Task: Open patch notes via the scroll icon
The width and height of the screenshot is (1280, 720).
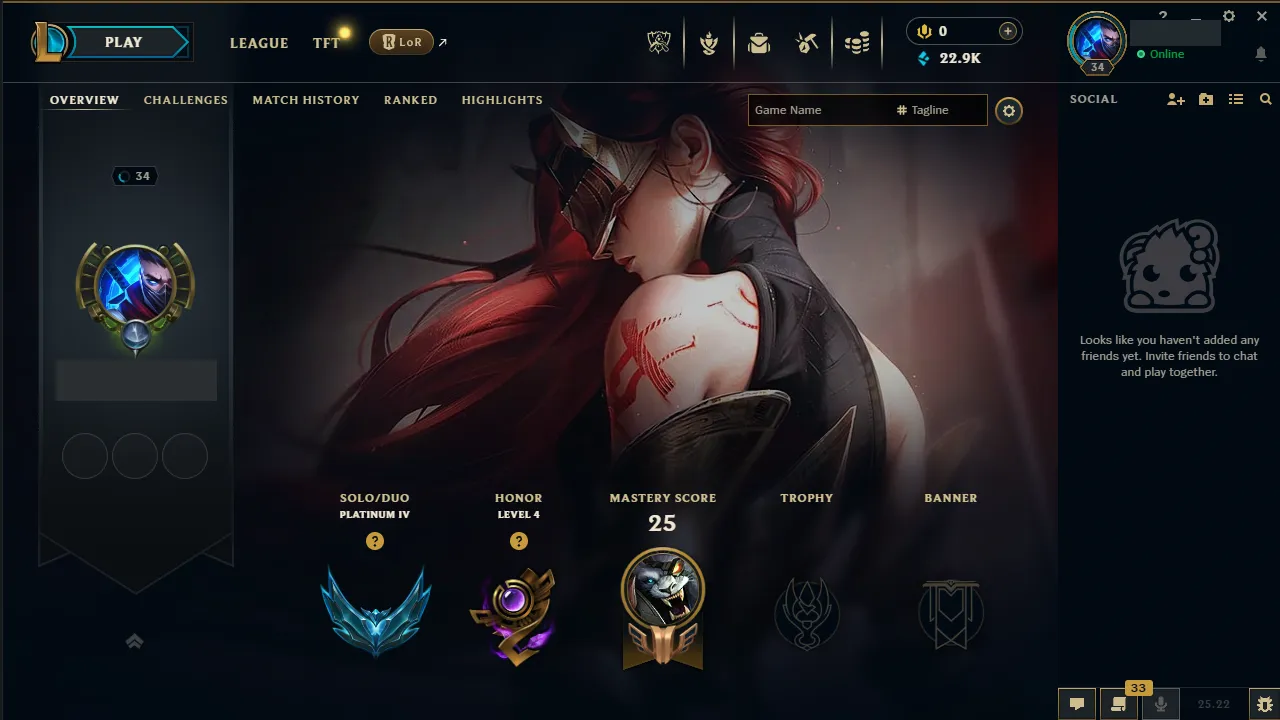Action: (x=1118, y=702)
